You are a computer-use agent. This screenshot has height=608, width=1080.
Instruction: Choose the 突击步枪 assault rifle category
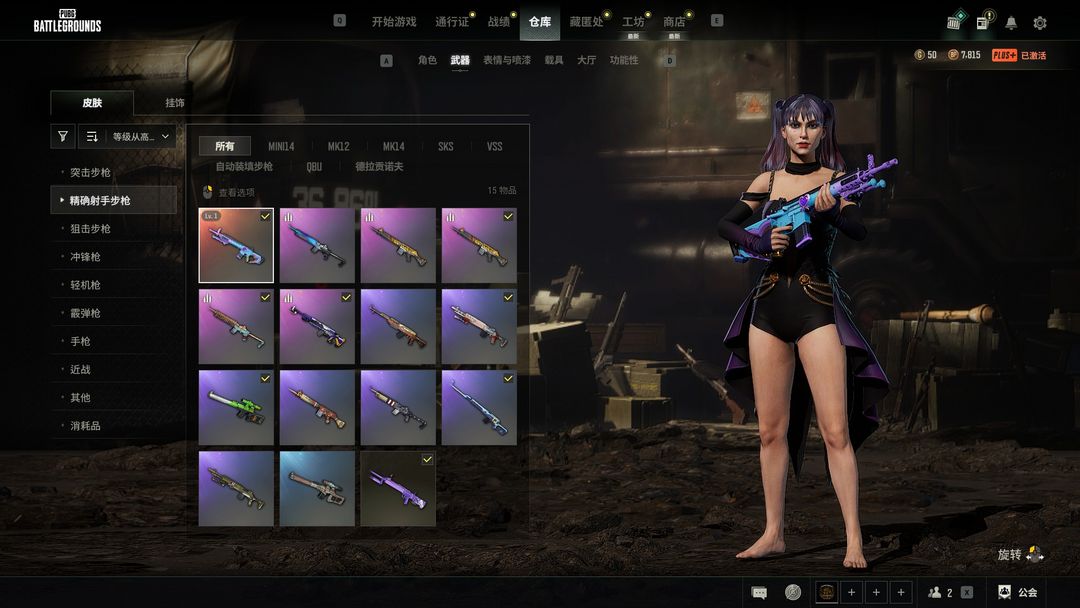[90, 173]
